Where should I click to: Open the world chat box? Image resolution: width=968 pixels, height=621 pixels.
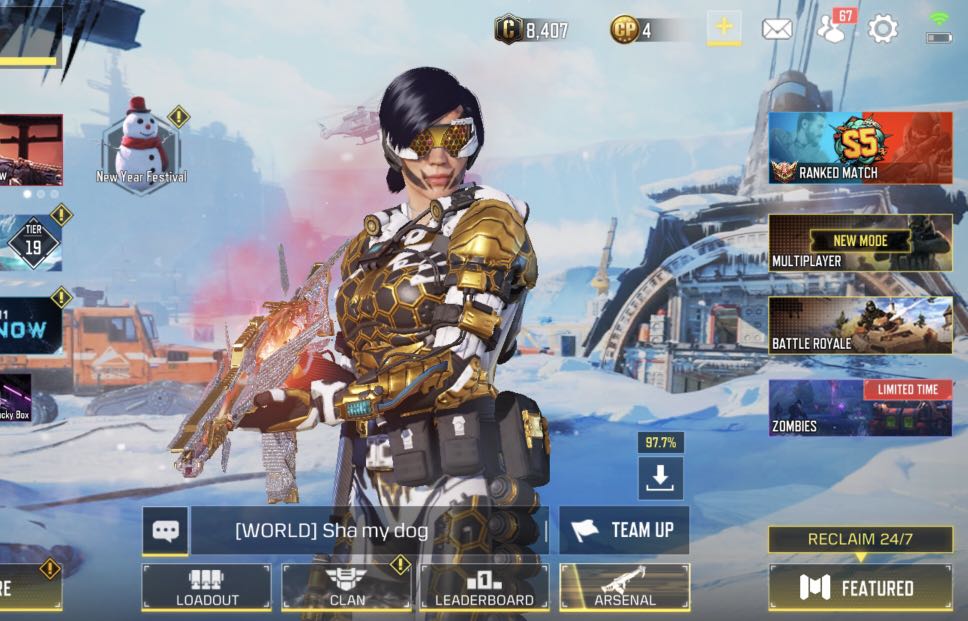click(368, 530)
